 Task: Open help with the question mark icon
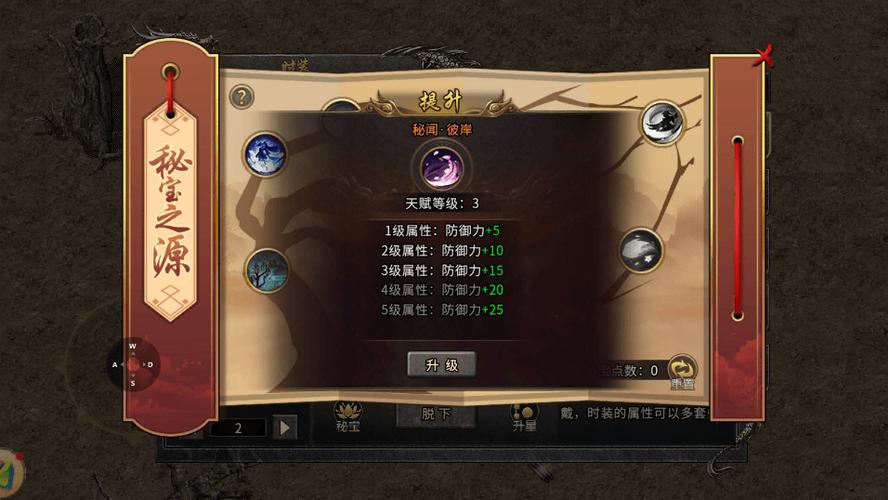coord(242,97)
